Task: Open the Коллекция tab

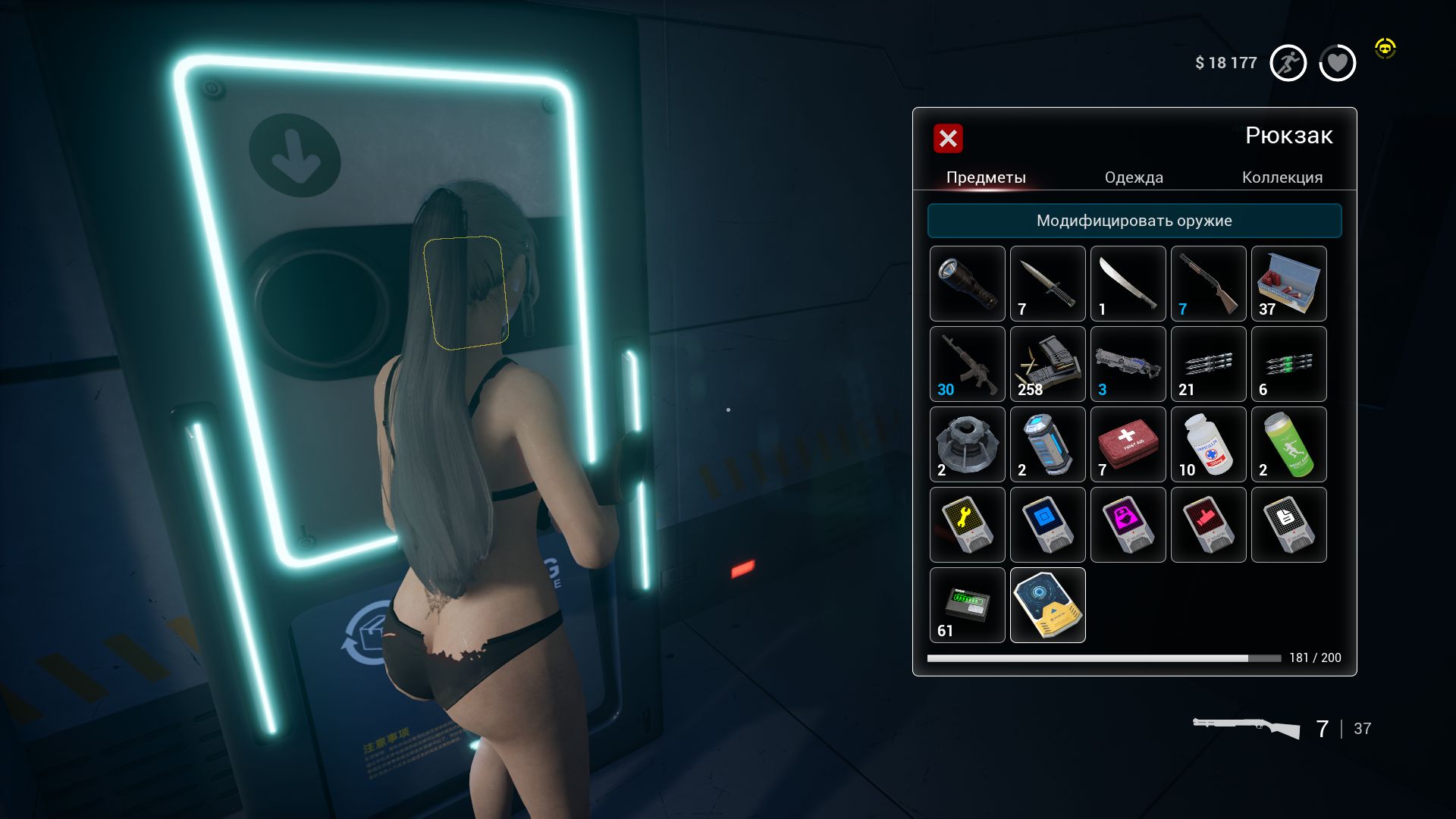Action: [1282, 177]
